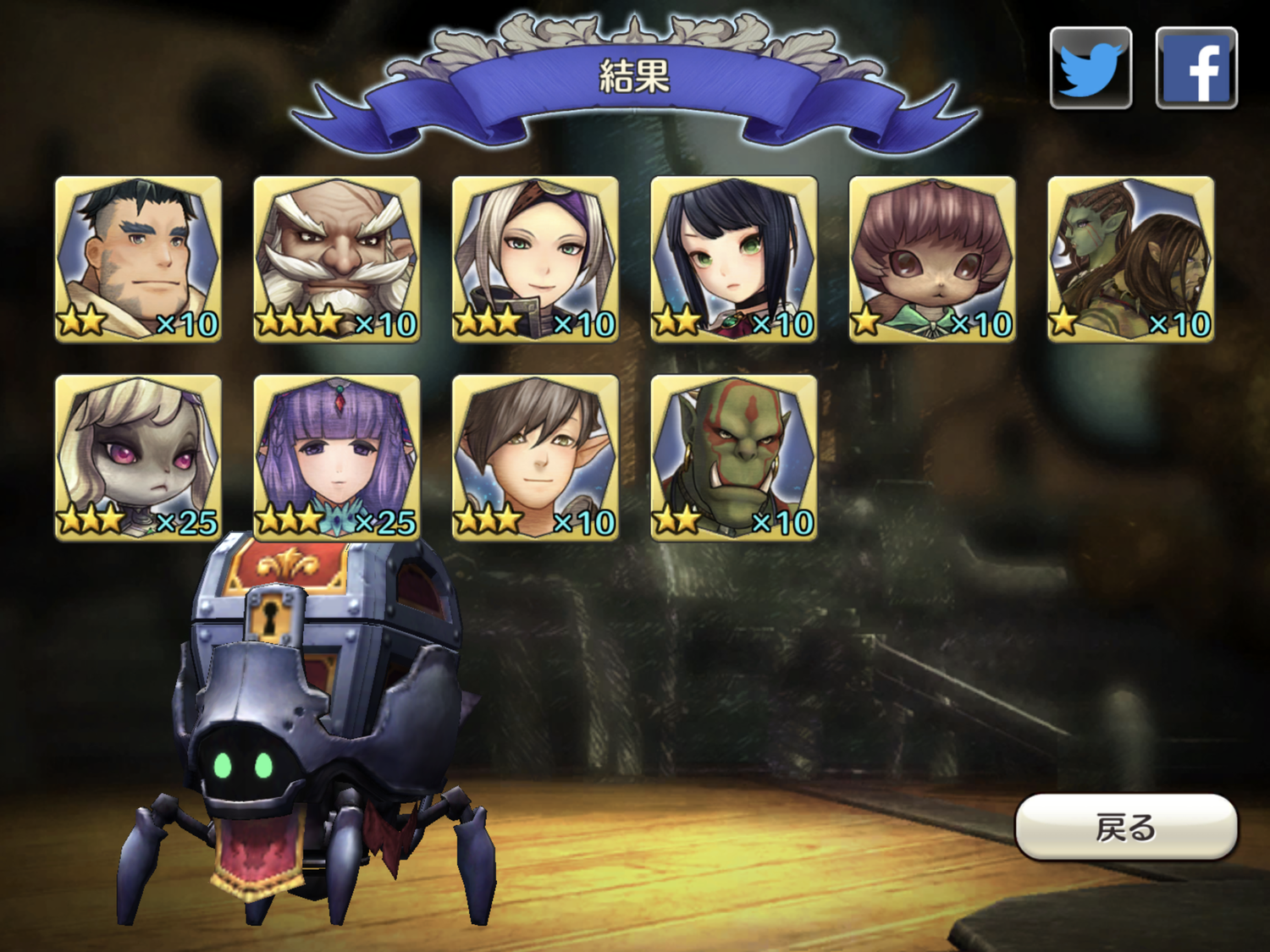Pick the brown-haired elf boy portrait

point(535,458)
